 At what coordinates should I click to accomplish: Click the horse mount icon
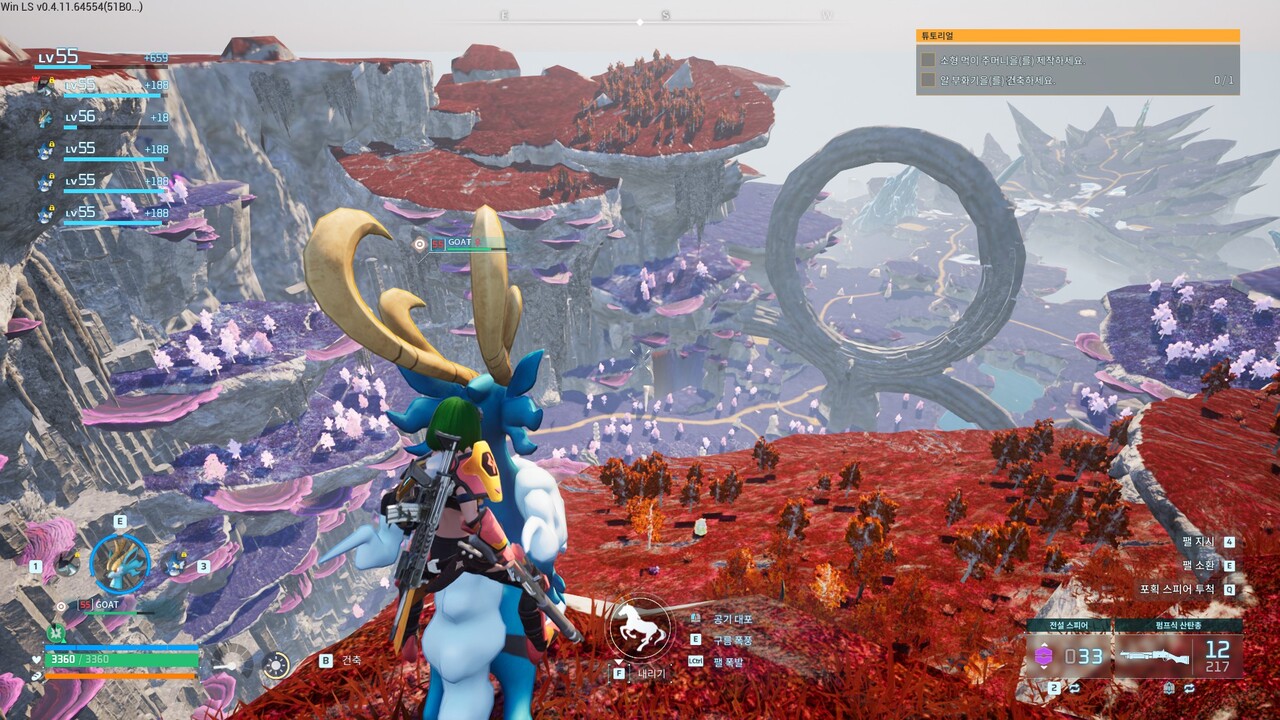(639, 627)
